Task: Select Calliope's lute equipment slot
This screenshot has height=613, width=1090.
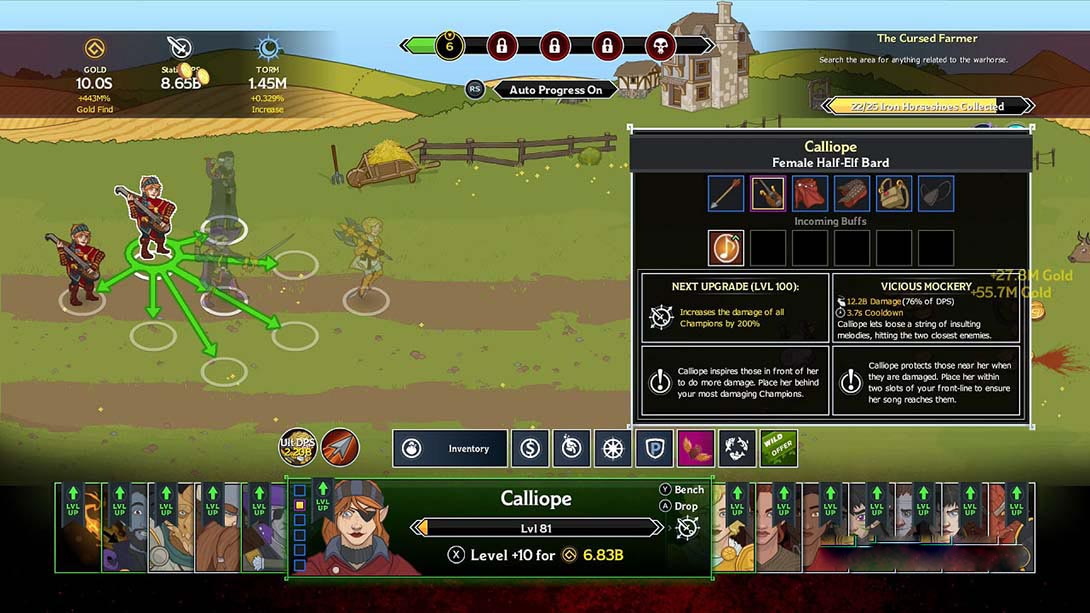Action: (x=768, y=194)
